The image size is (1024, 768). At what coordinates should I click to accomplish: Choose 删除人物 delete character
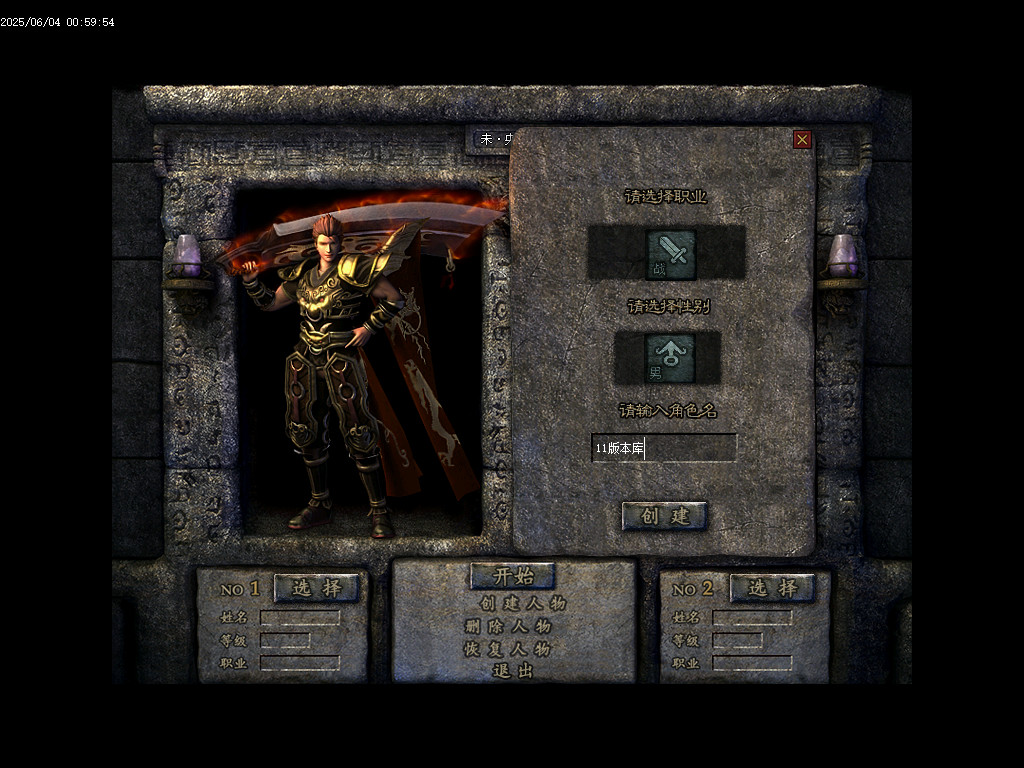pyautogui.click(x=507, y=626)
